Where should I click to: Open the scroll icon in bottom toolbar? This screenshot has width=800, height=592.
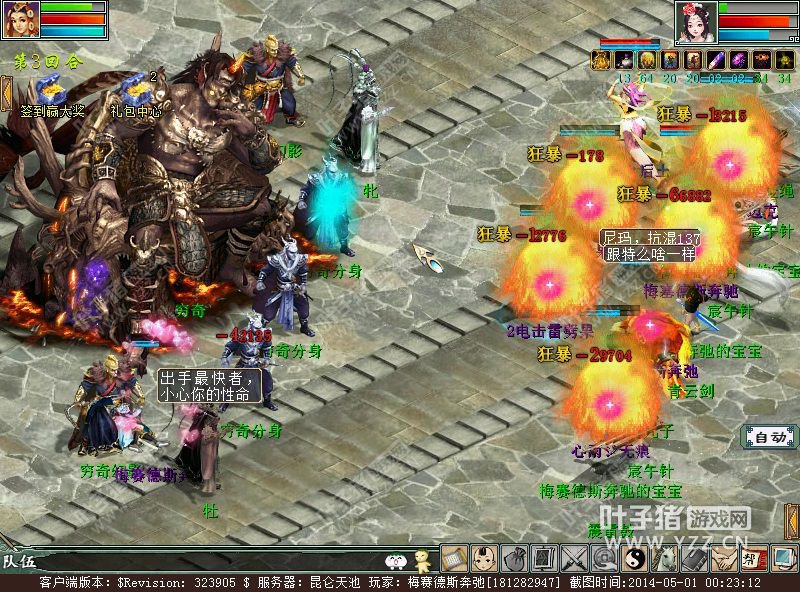pos(453,558)
